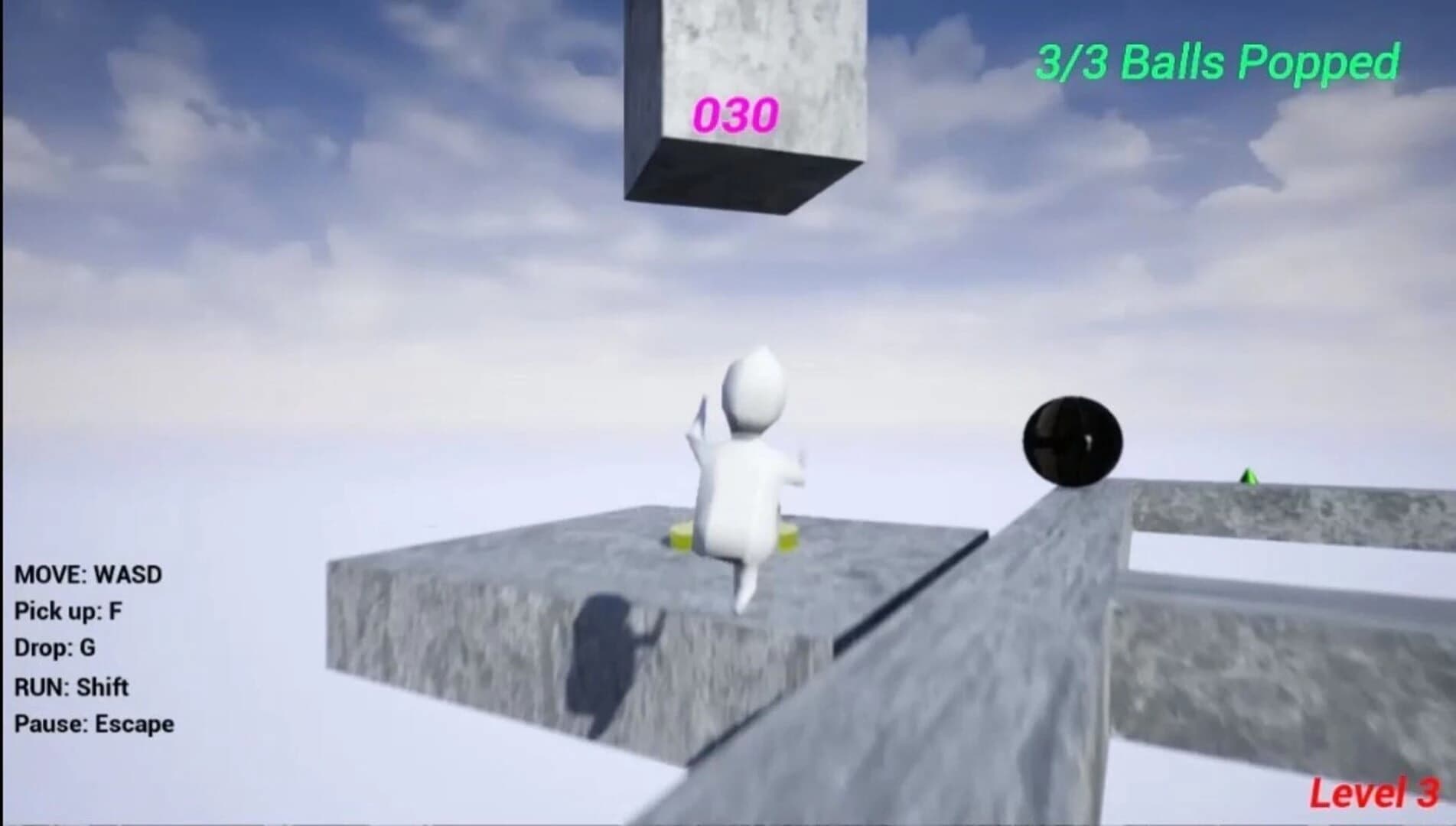Viewport: 1456px width, 826px height.
Task: Expand the controls help list
Action: 92,649
